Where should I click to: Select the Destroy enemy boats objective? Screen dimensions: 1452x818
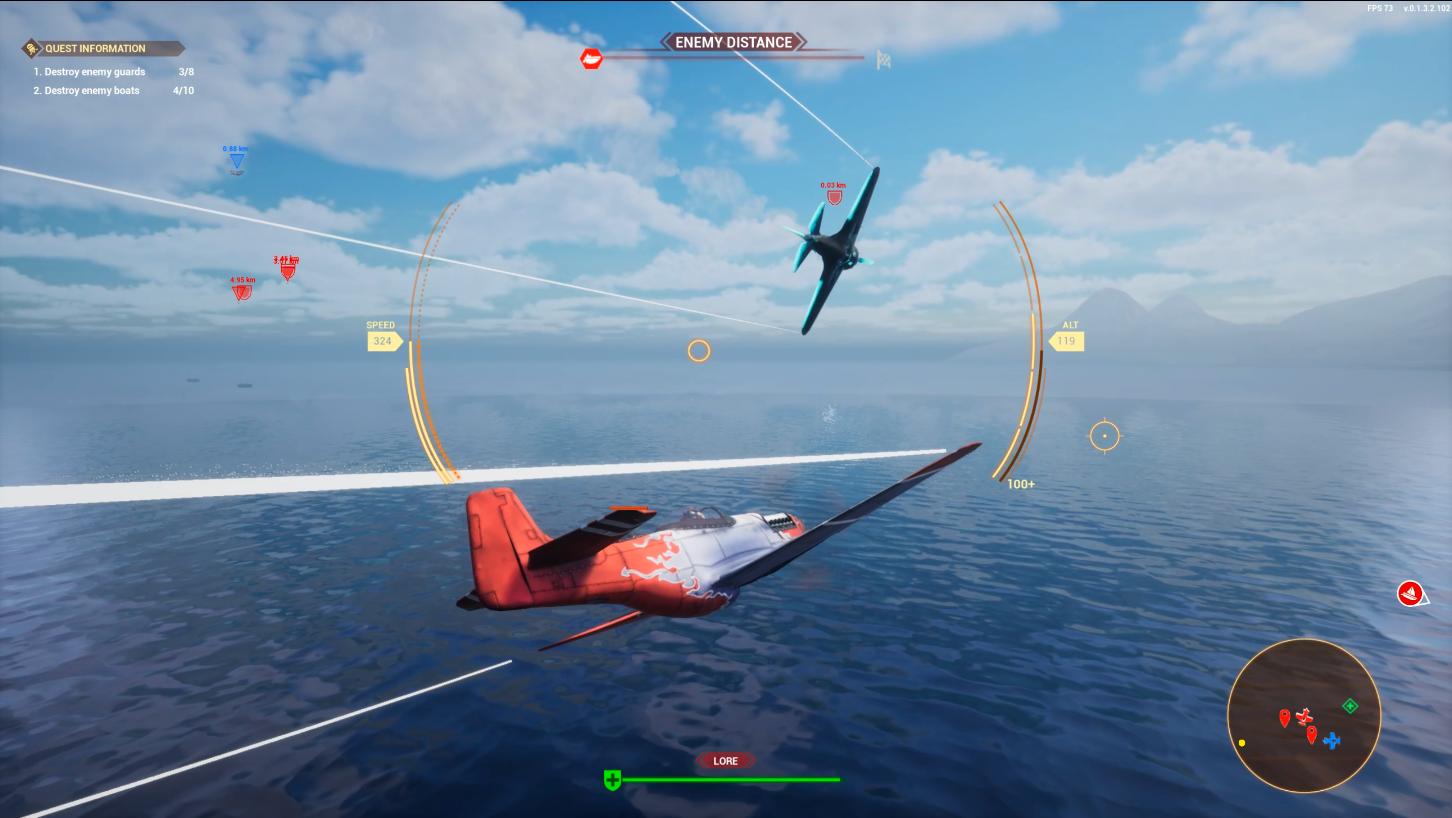click(92, 91)
